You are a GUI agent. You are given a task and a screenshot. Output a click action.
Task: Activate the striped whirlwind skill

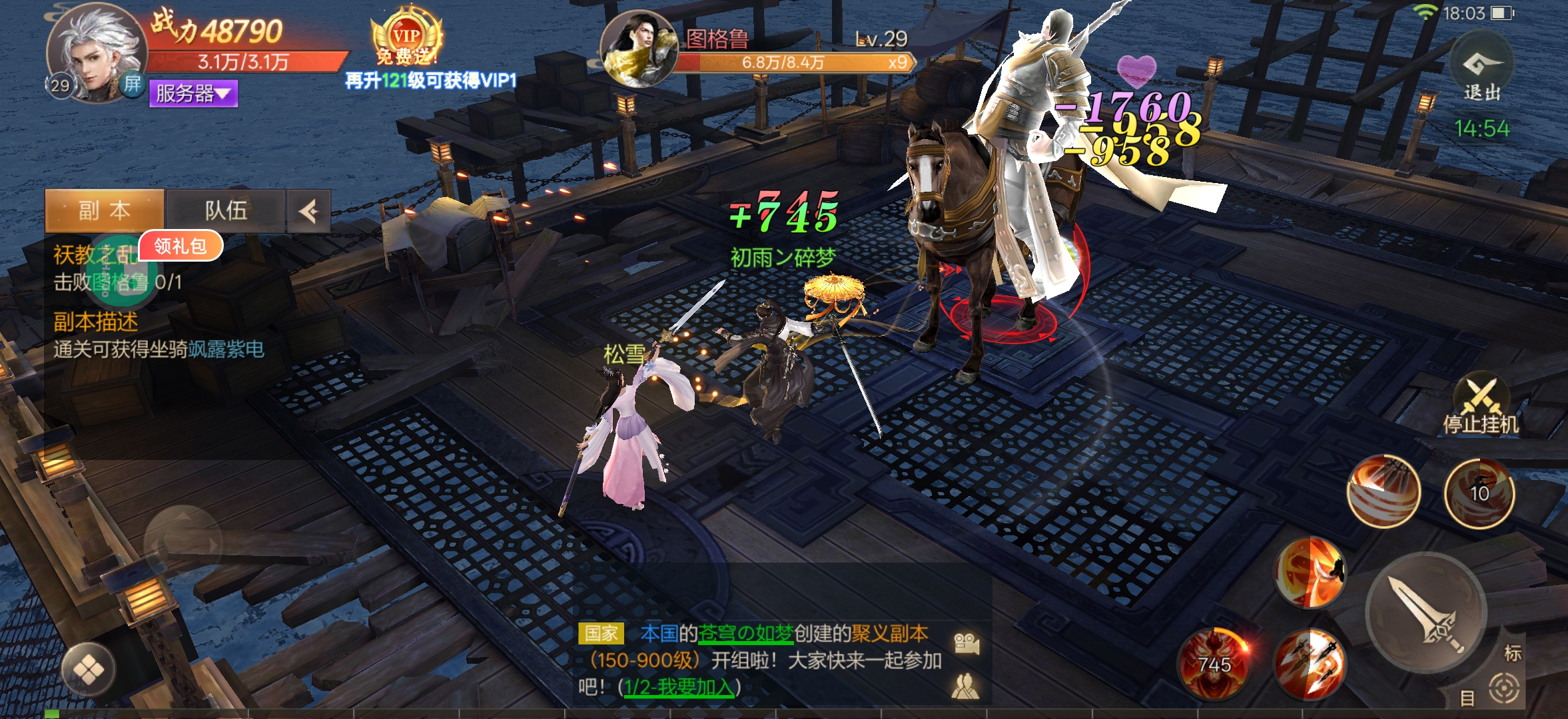1383,491
